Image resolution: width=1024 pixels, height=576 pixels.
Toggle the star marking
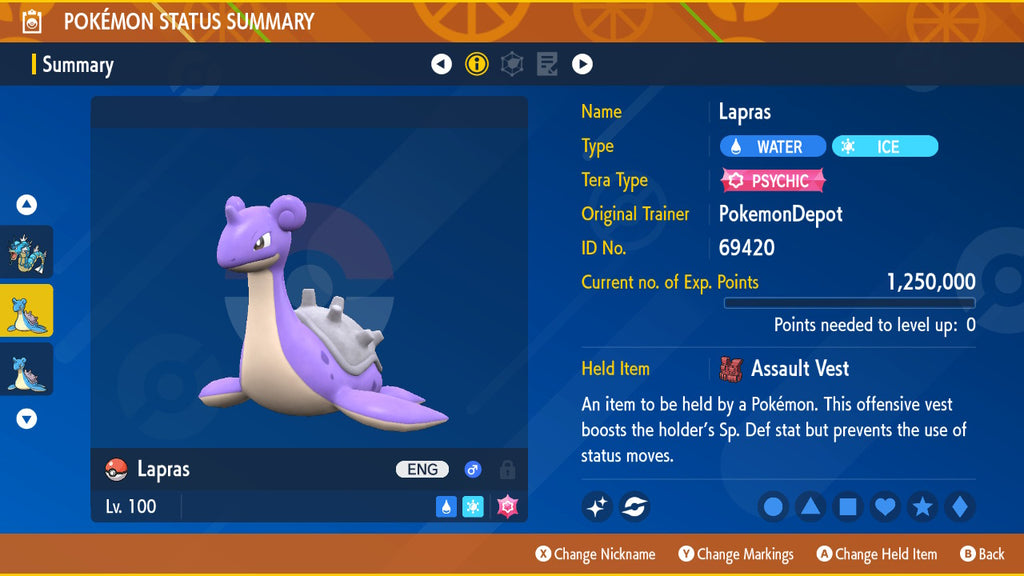click(x=922, y=507)
